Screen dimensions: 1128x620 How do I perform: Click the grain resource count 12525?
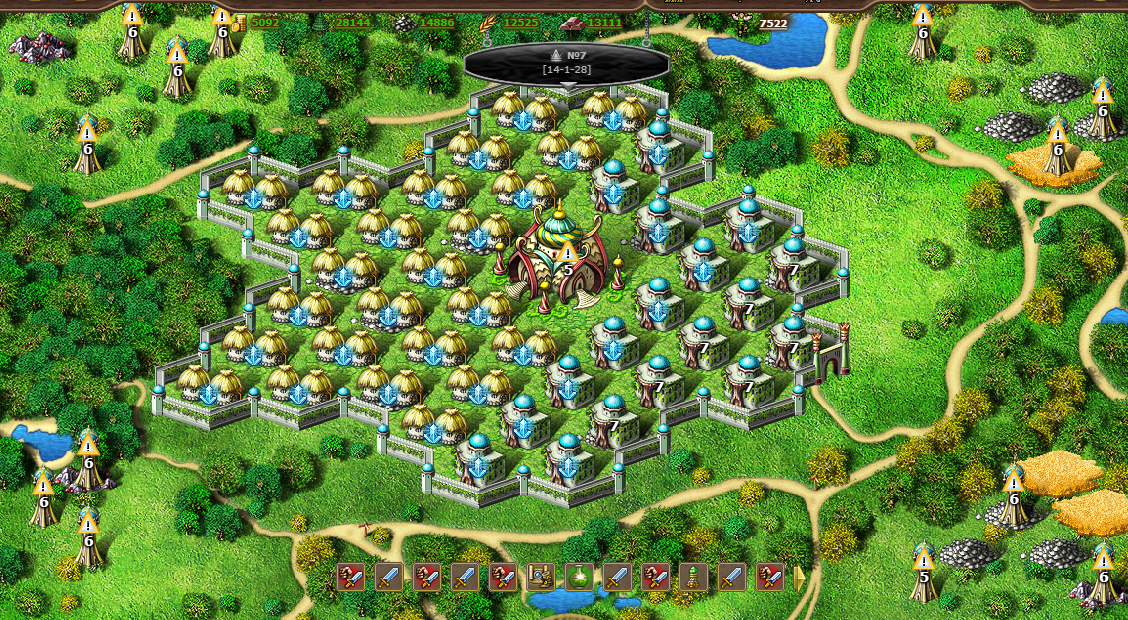521,22
